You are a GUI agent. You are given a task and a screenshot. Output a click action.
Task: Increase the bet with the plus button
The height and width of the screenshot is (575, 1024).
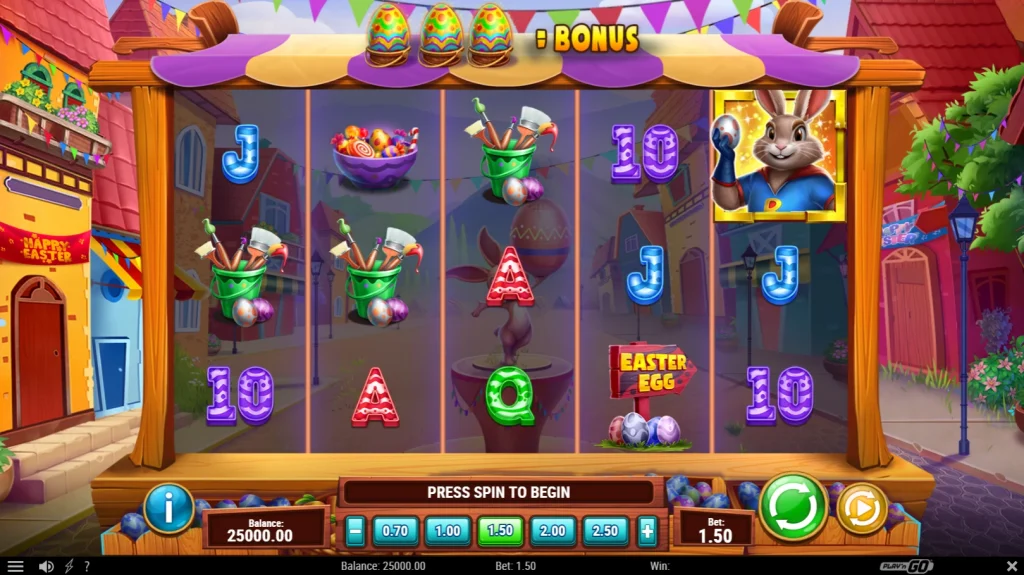click(x=648, y=531)
